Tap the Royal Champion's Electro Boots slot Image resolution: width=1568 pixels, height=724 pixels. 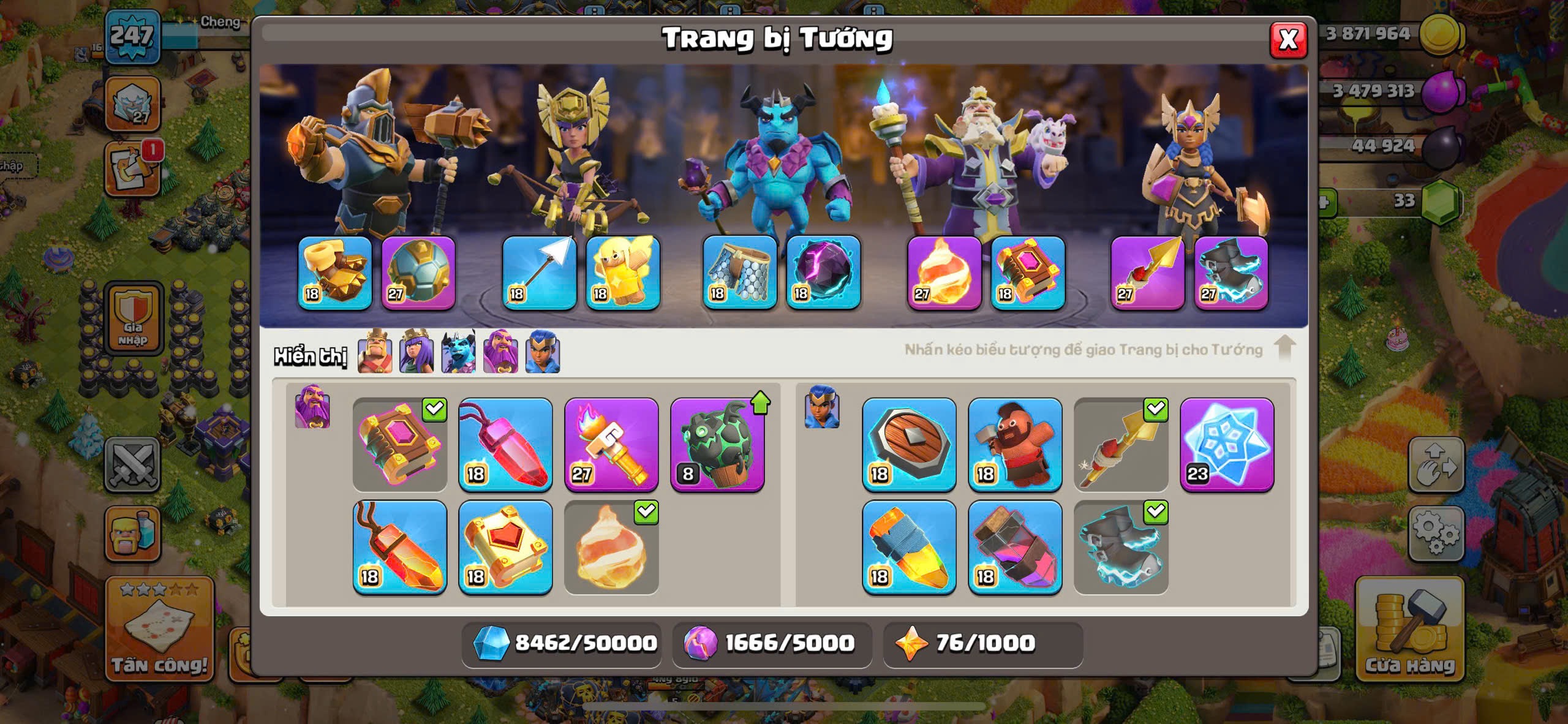[x=1231, y=273]
